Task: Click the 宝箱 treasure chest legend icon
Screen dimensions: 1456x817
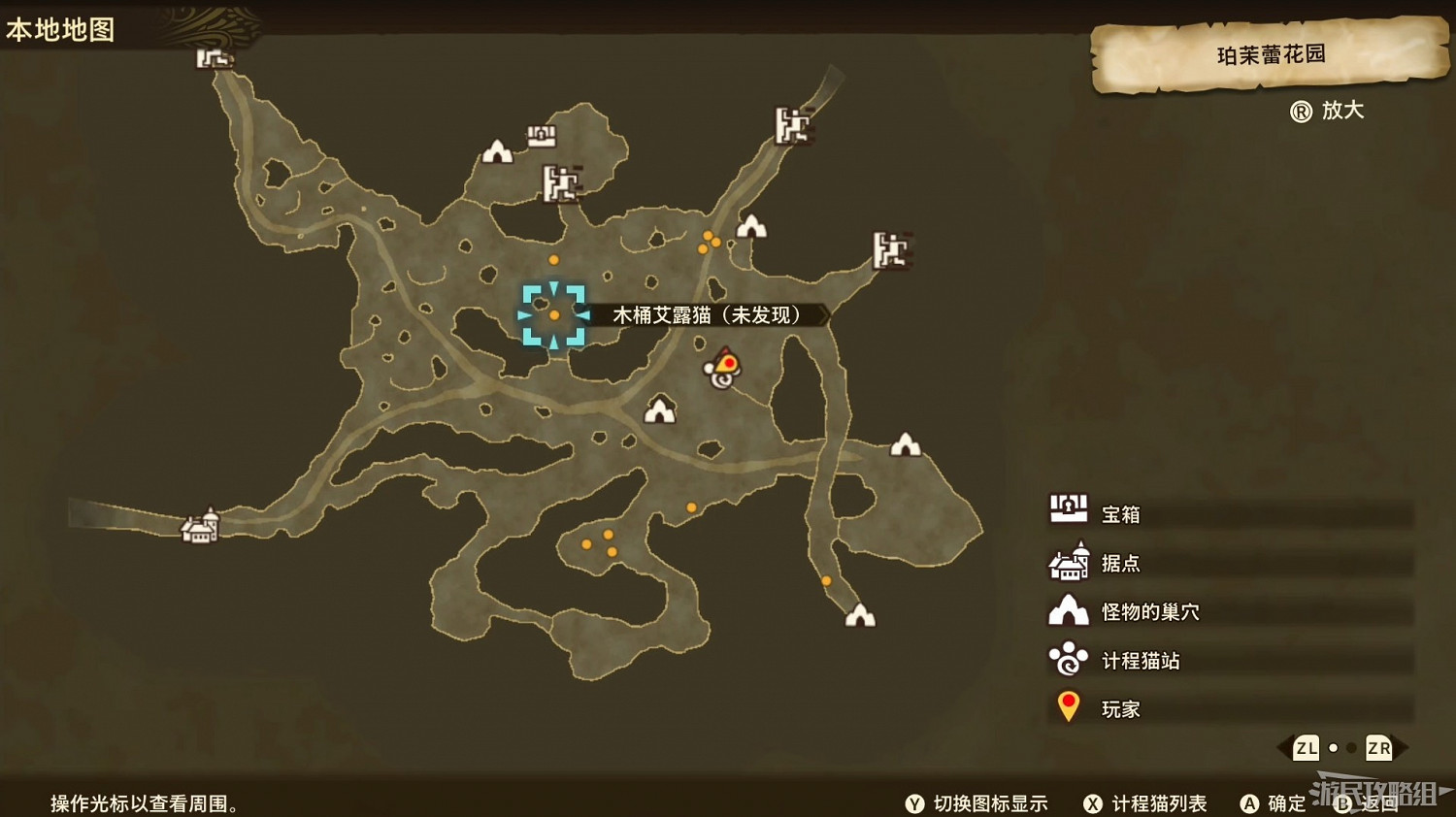Action: click(x=1067, y=508)
